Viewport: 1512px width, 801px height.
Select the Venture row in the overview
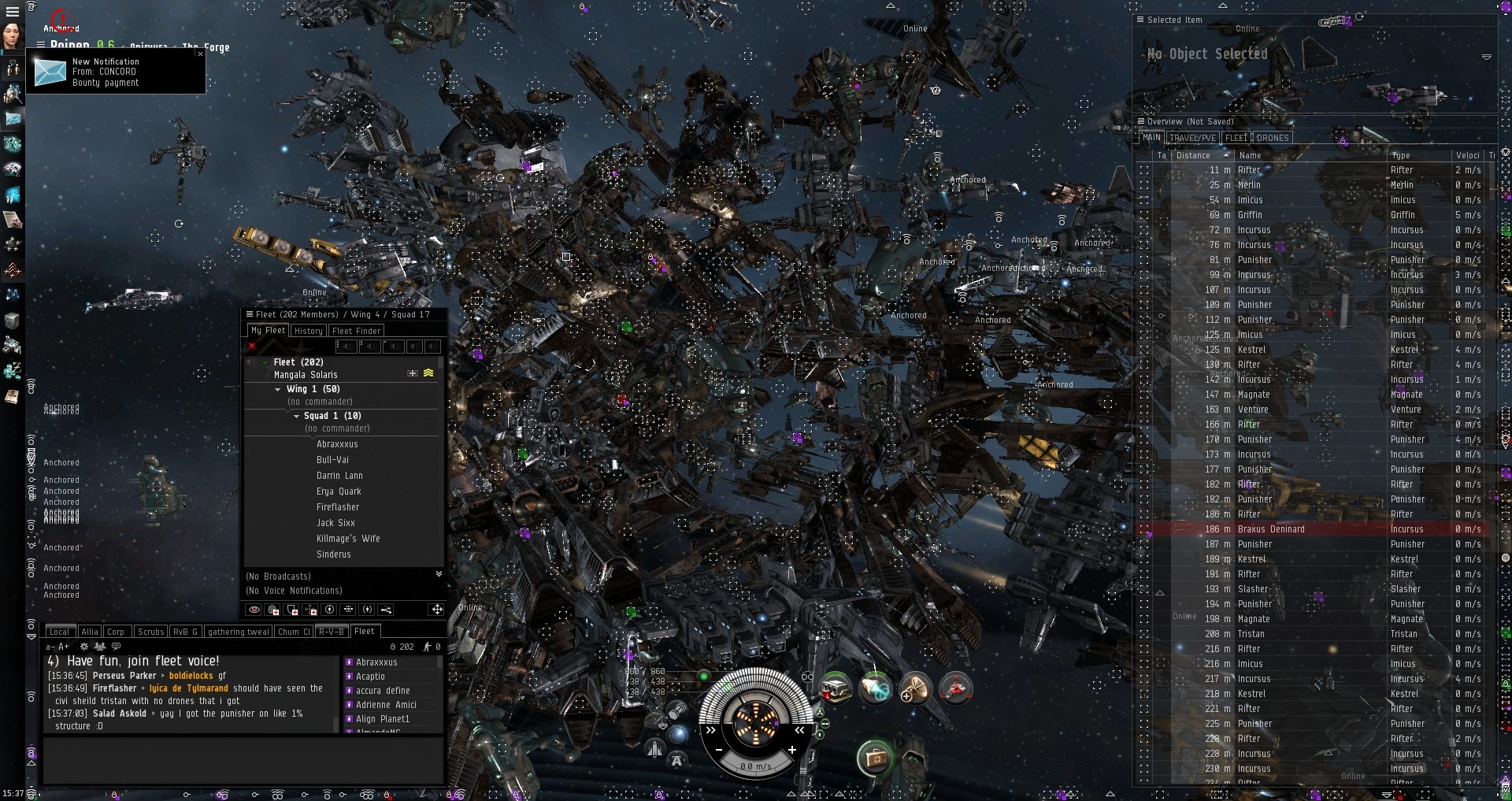1252,410
